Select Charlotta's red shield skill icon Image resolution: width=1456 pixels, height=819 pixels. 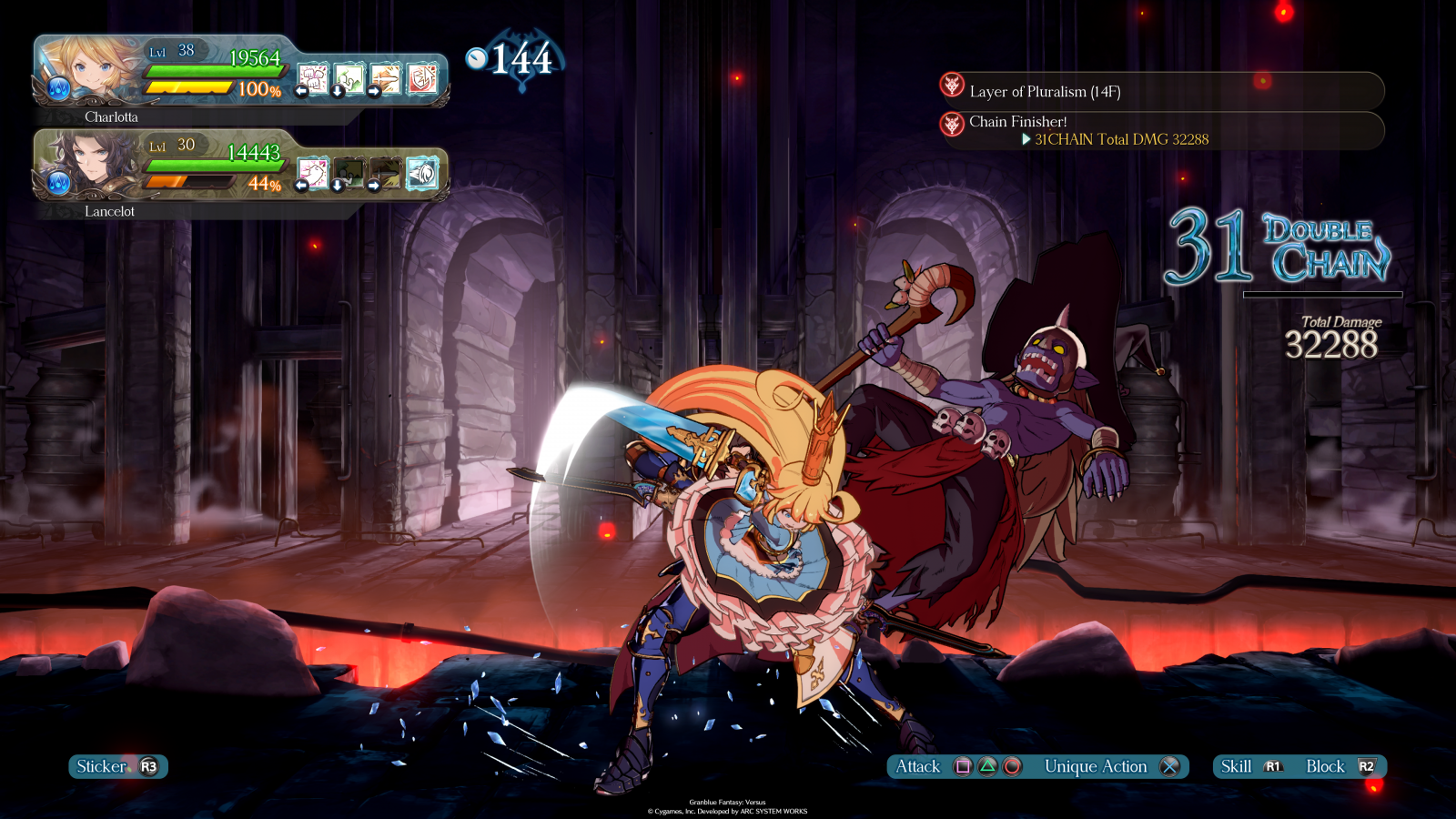pos(422,79)
